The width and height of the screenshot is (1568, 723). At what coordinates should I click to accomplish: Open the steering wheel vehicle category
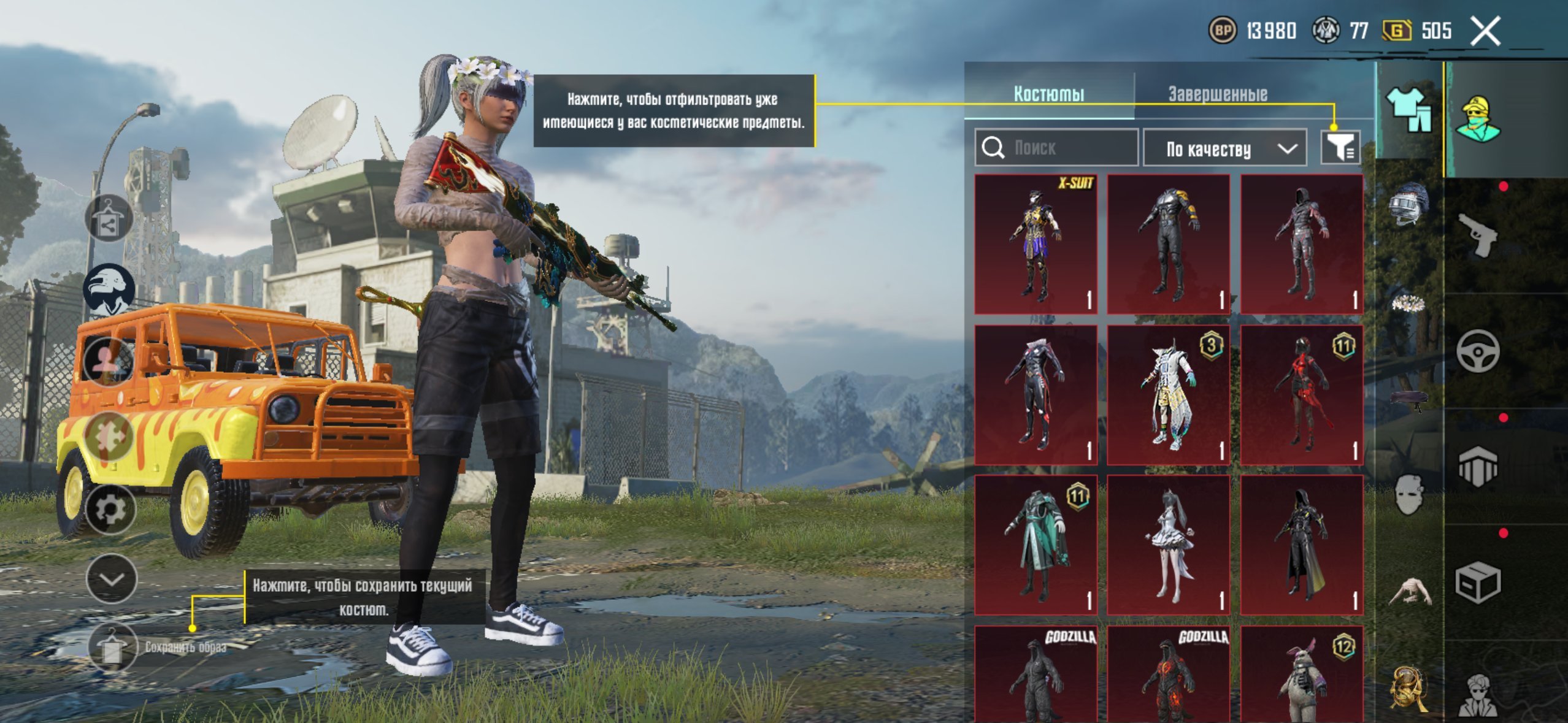(x=1477, y=351)
